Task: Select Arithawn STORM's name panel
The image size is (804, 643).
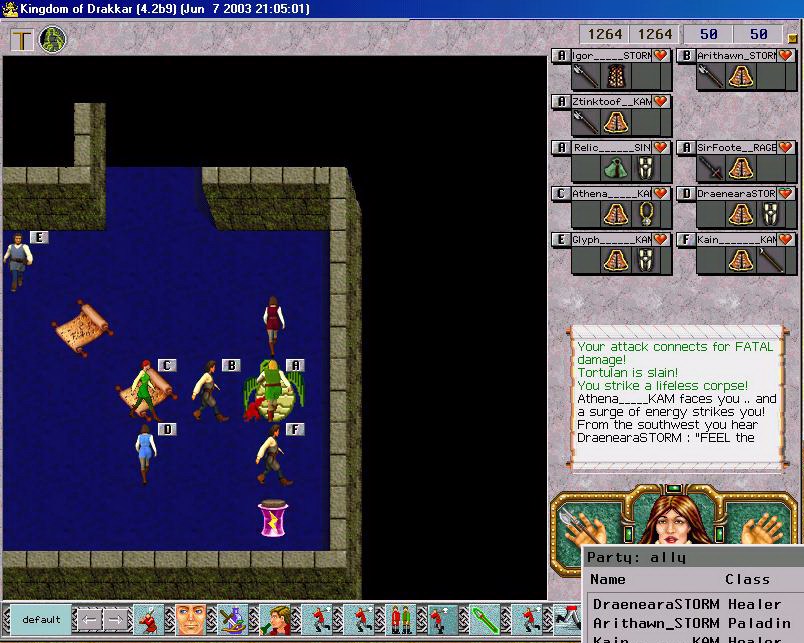Action: (x=735, y=56)
